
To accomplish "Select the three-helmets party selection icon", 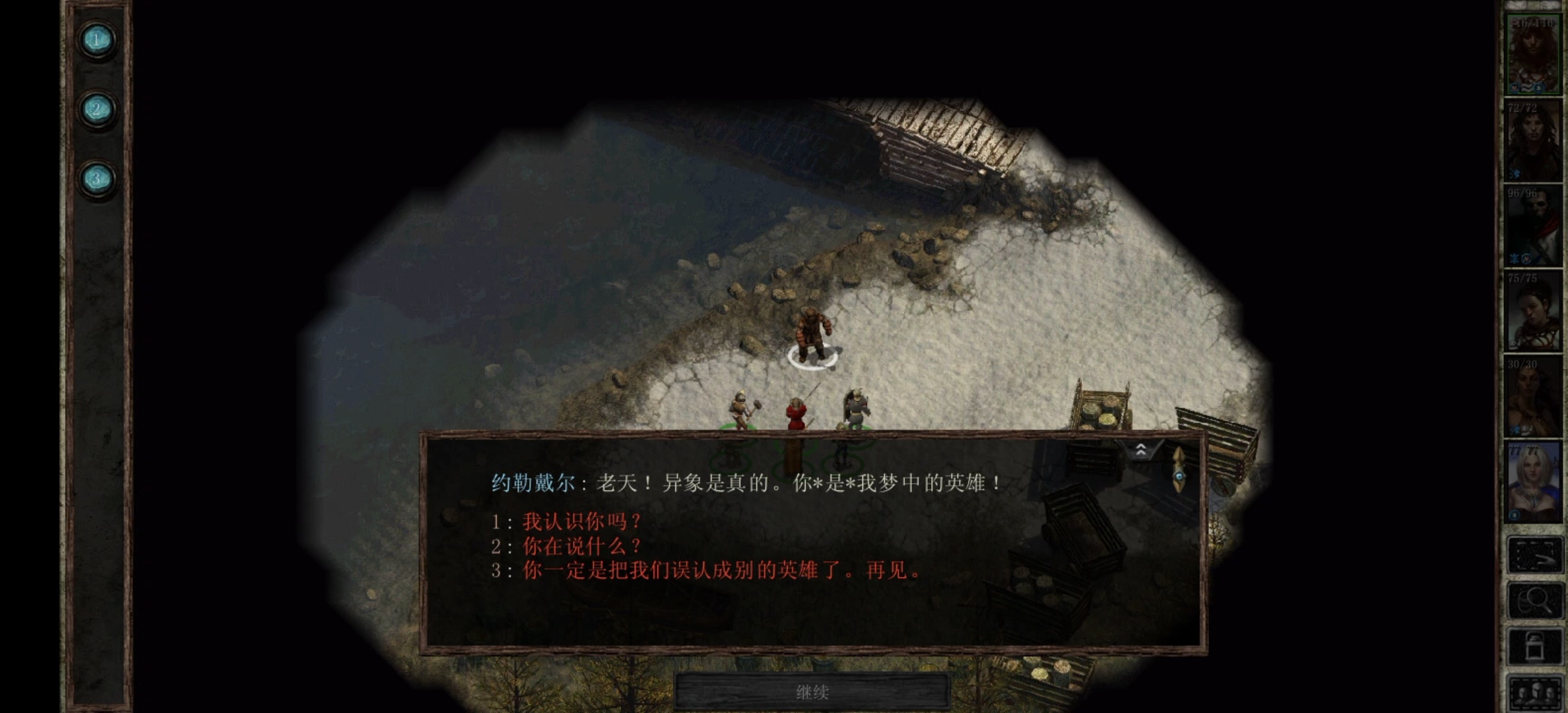I will pyautogui.click(x=1538, y=691).
